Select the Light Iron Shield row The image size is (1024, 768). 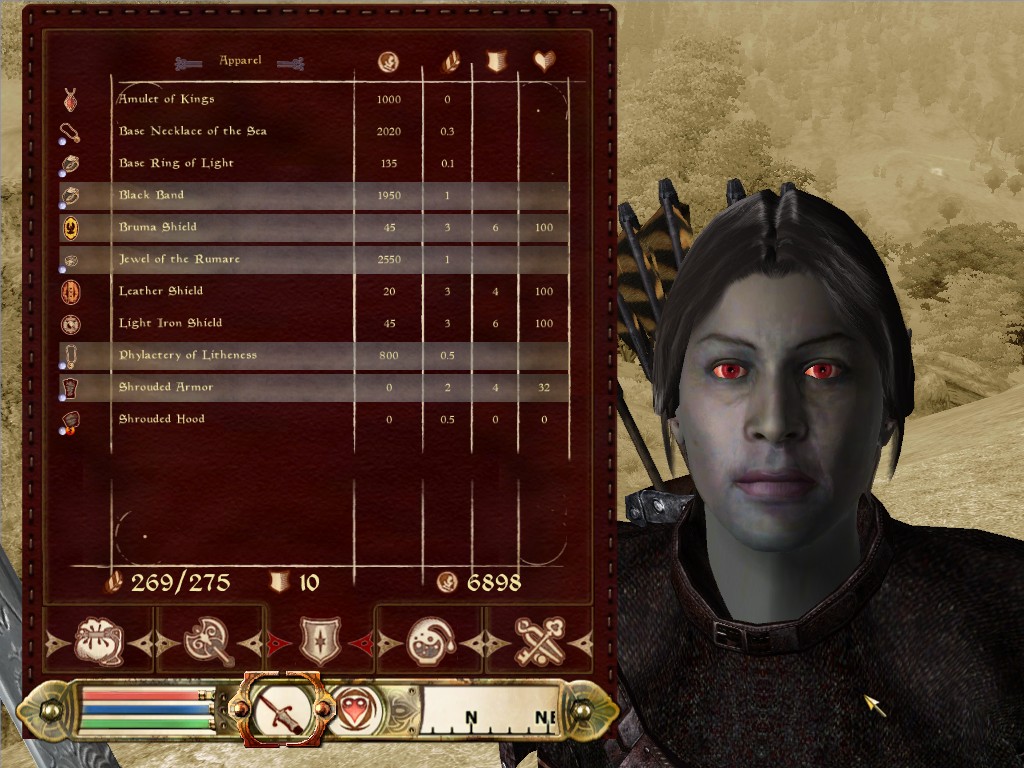point(170,323)
